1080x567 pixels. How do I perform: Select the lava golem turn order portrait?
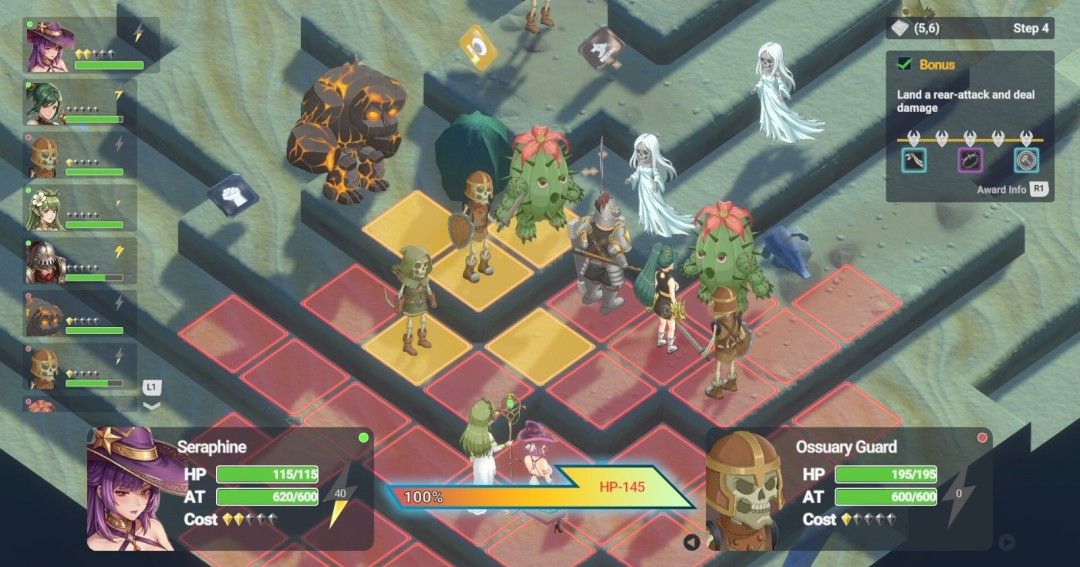pyautogui.click(x=44, y=315)
